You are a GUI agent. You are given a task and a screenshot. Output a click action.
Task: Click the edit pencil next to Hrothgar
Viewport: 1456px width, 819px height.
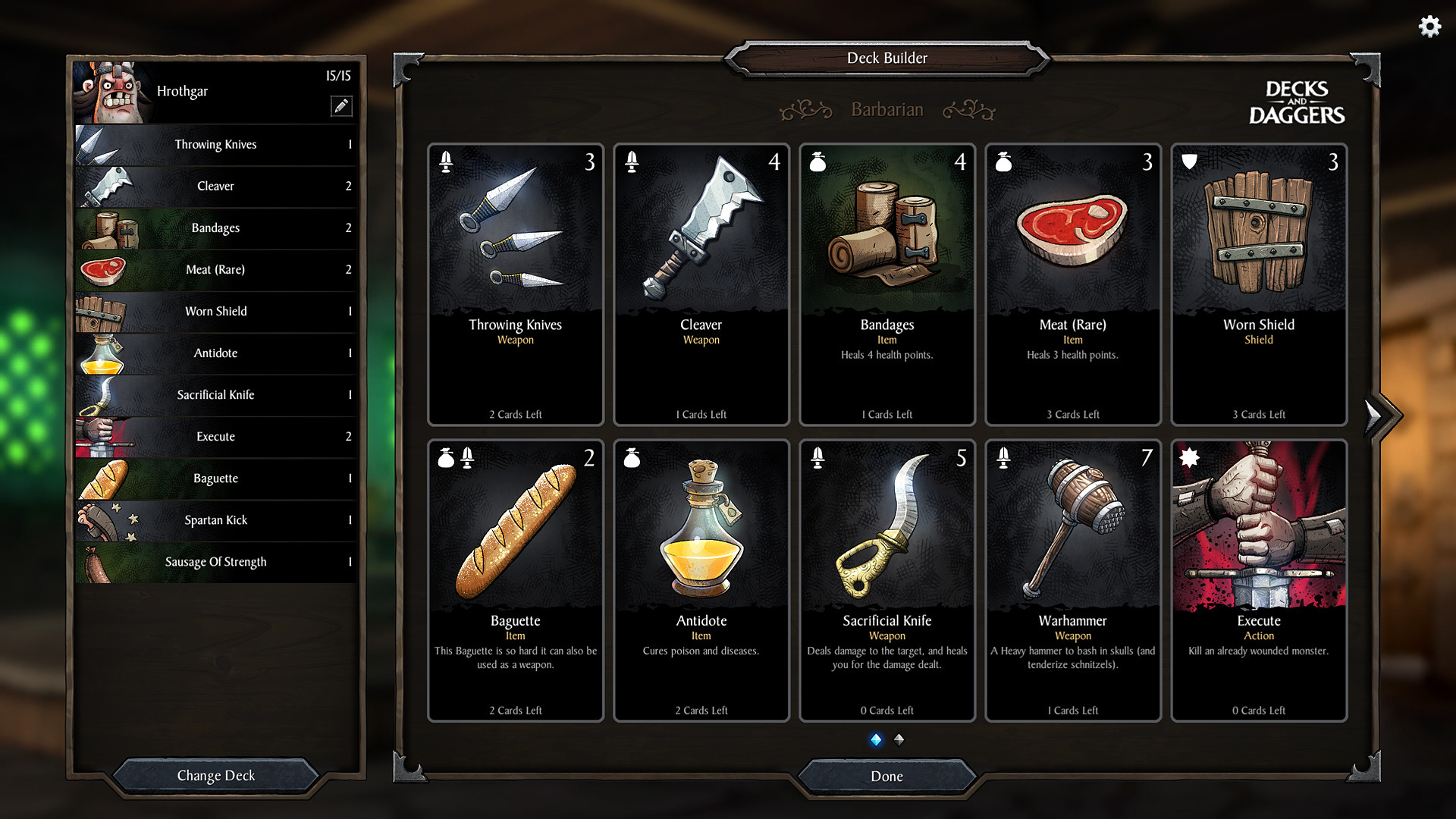point(342,106)
